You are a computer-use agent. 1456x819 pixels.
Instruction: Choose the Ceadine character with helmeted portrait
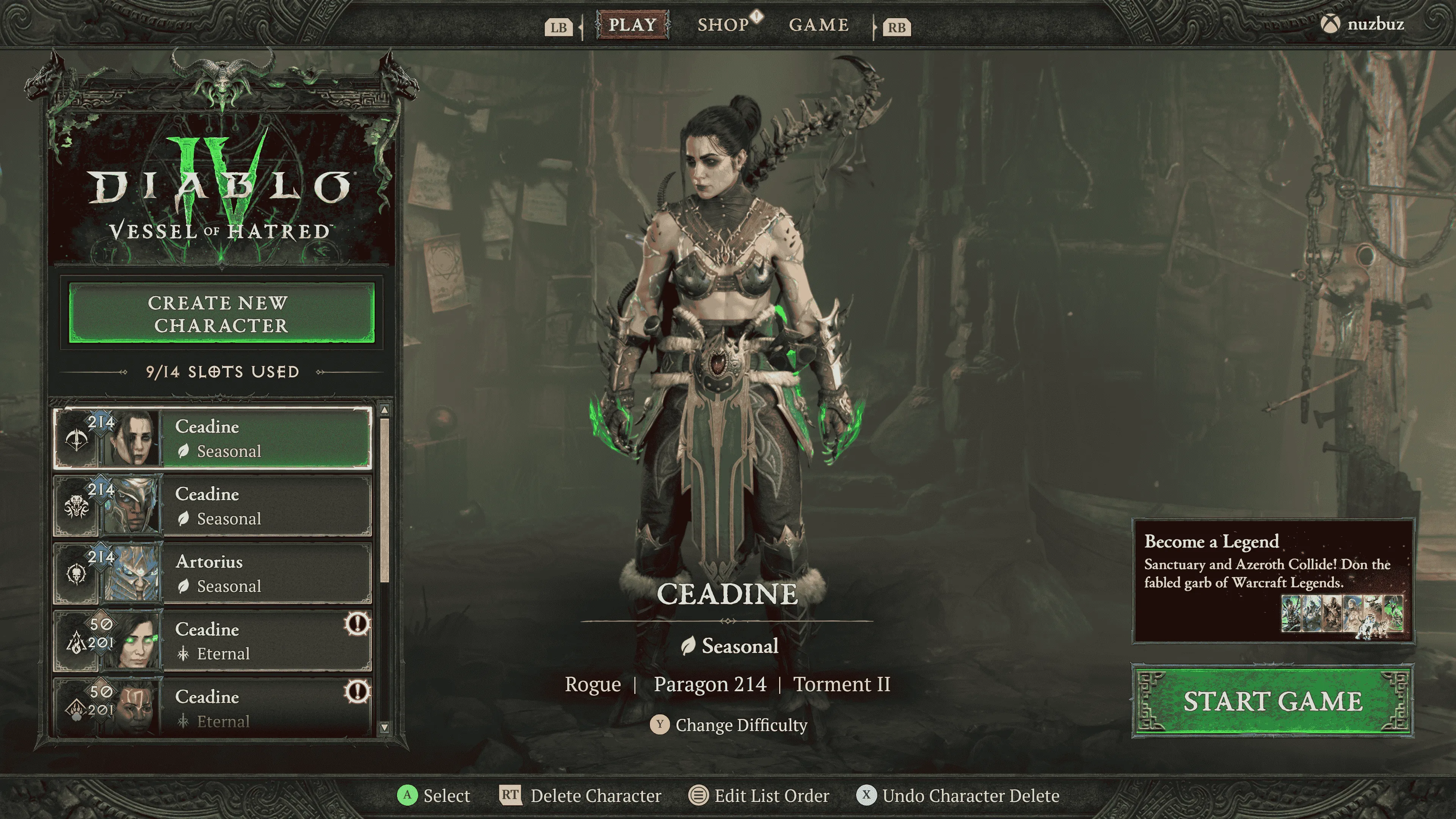[x=212, y=506]
